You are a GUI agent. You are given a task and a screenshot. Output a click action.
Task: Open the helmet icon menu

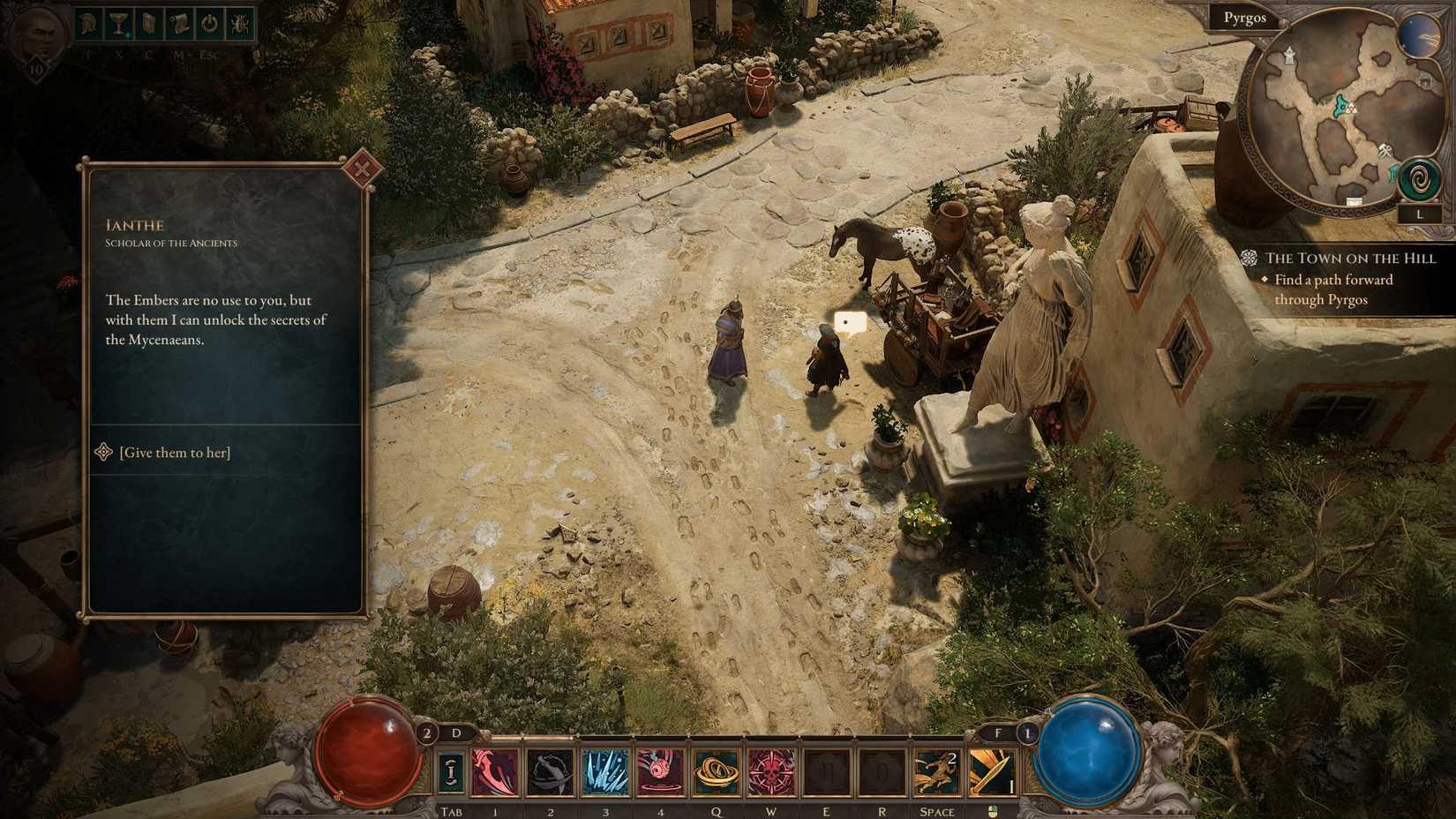[88, 24]
